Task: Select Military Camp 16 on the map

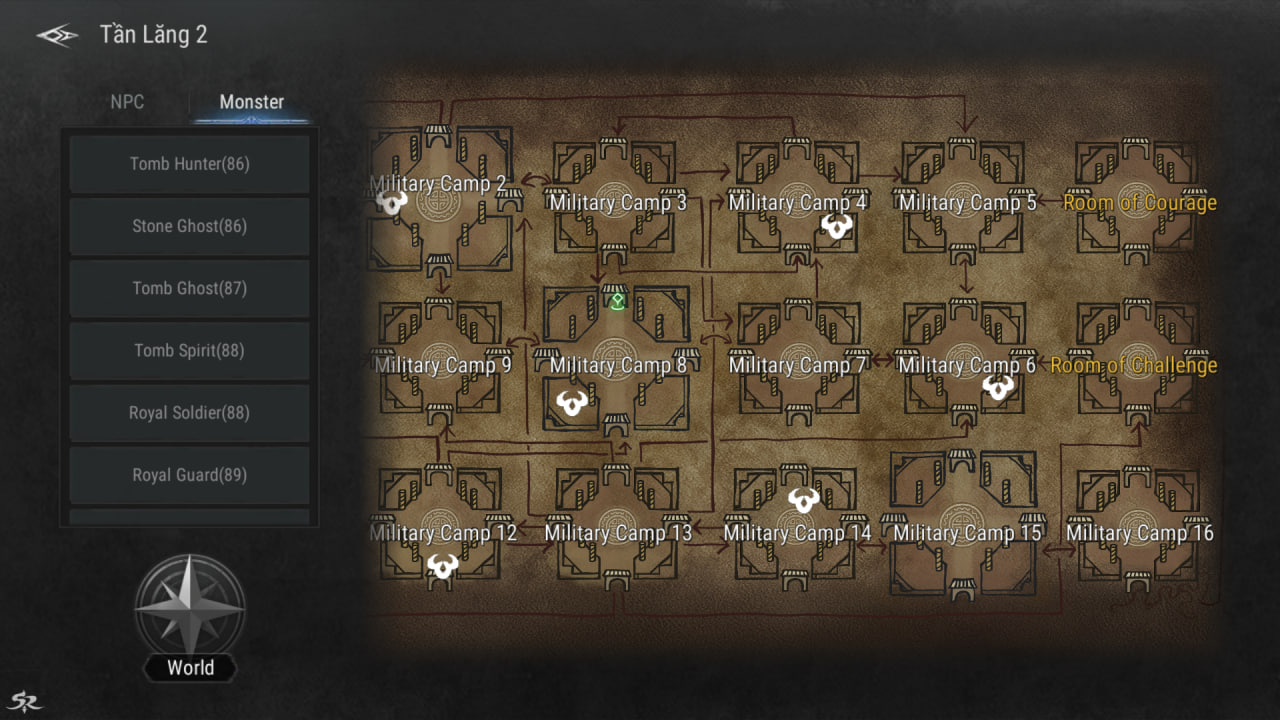Action: coord(1139,533)
